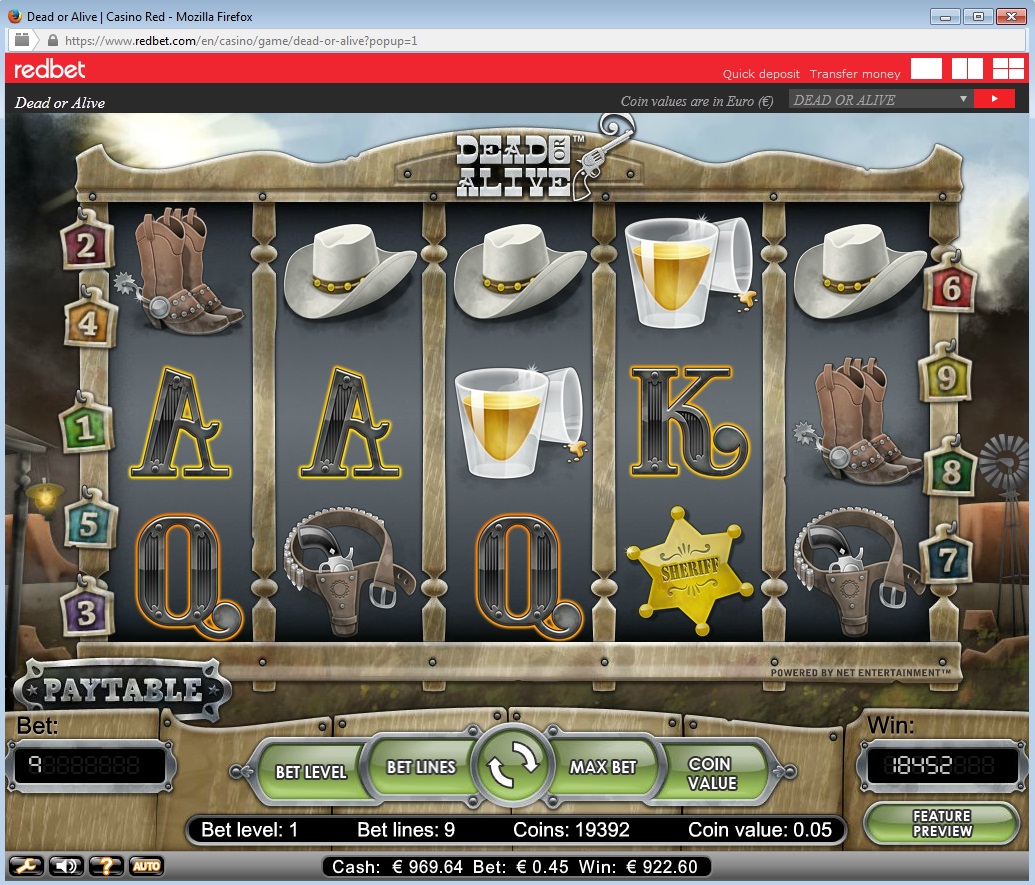Viewport: 1035px width, 885px height.
Task: Adjust the Coin Value button
Action: [x=711, y=773]
